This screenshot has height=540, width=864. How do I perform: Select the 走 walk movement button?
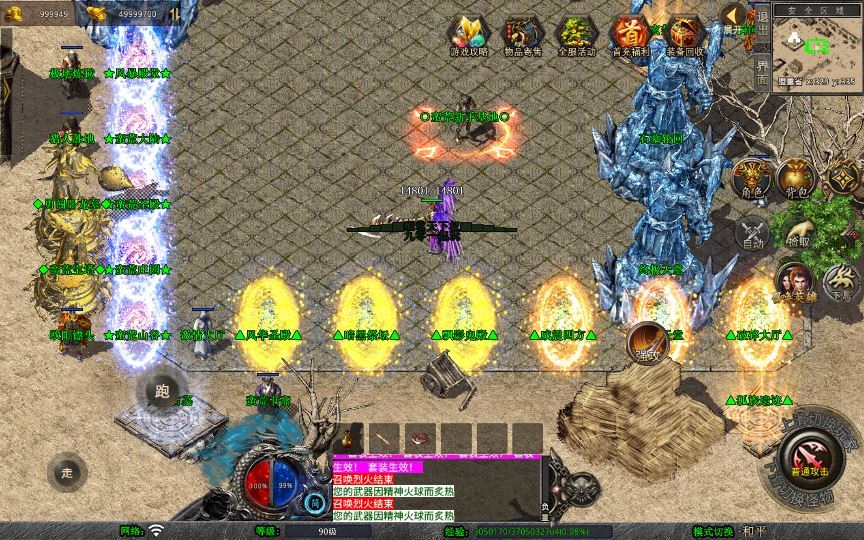[x=67, y=472]
